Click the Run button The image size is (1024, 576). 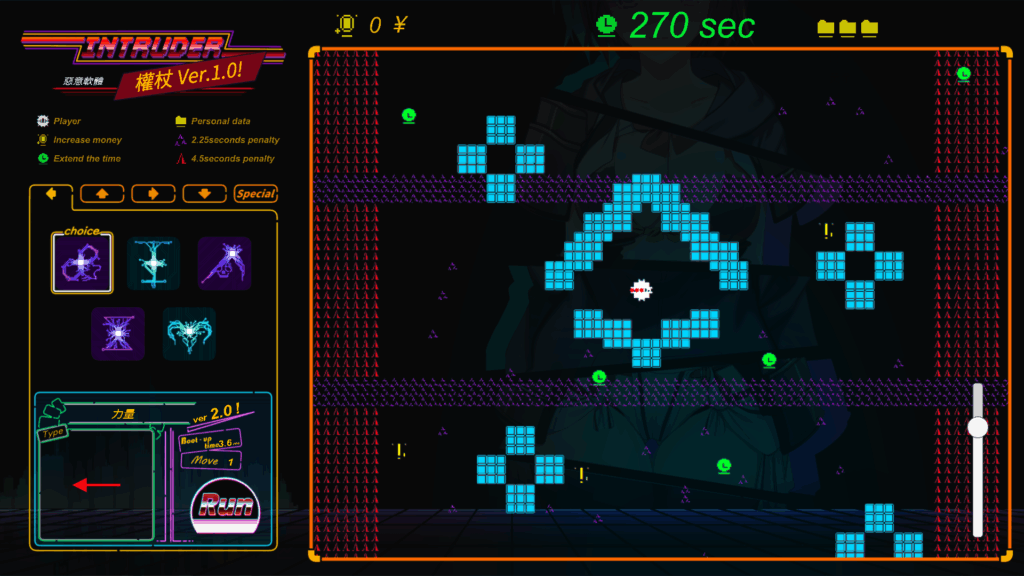[x=226, y=505]
